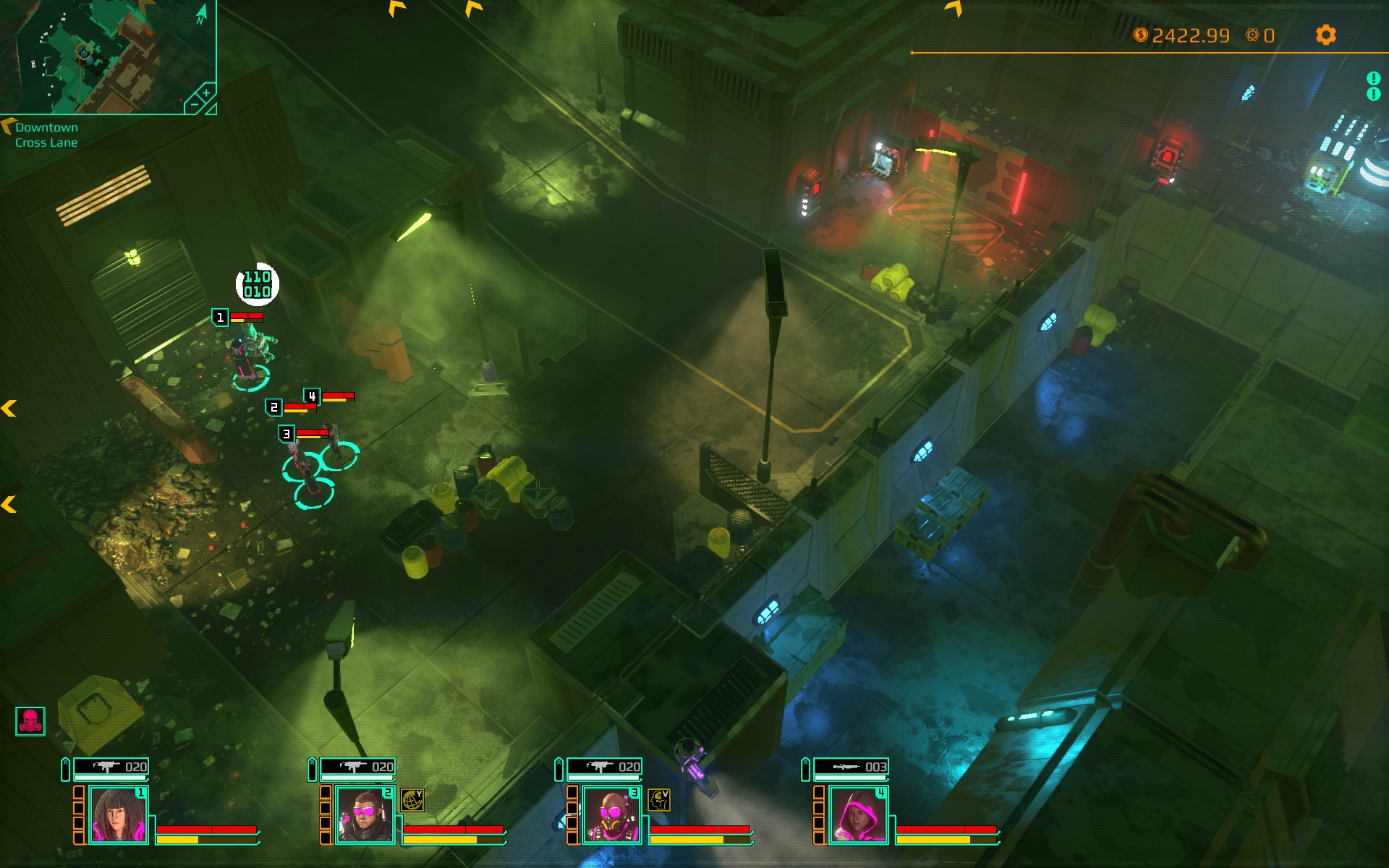Viewport: 1389px width, 868px height.
Task: Activate agent 3's head ability icon
Action: pyautogui.click(x=658, y=799)
